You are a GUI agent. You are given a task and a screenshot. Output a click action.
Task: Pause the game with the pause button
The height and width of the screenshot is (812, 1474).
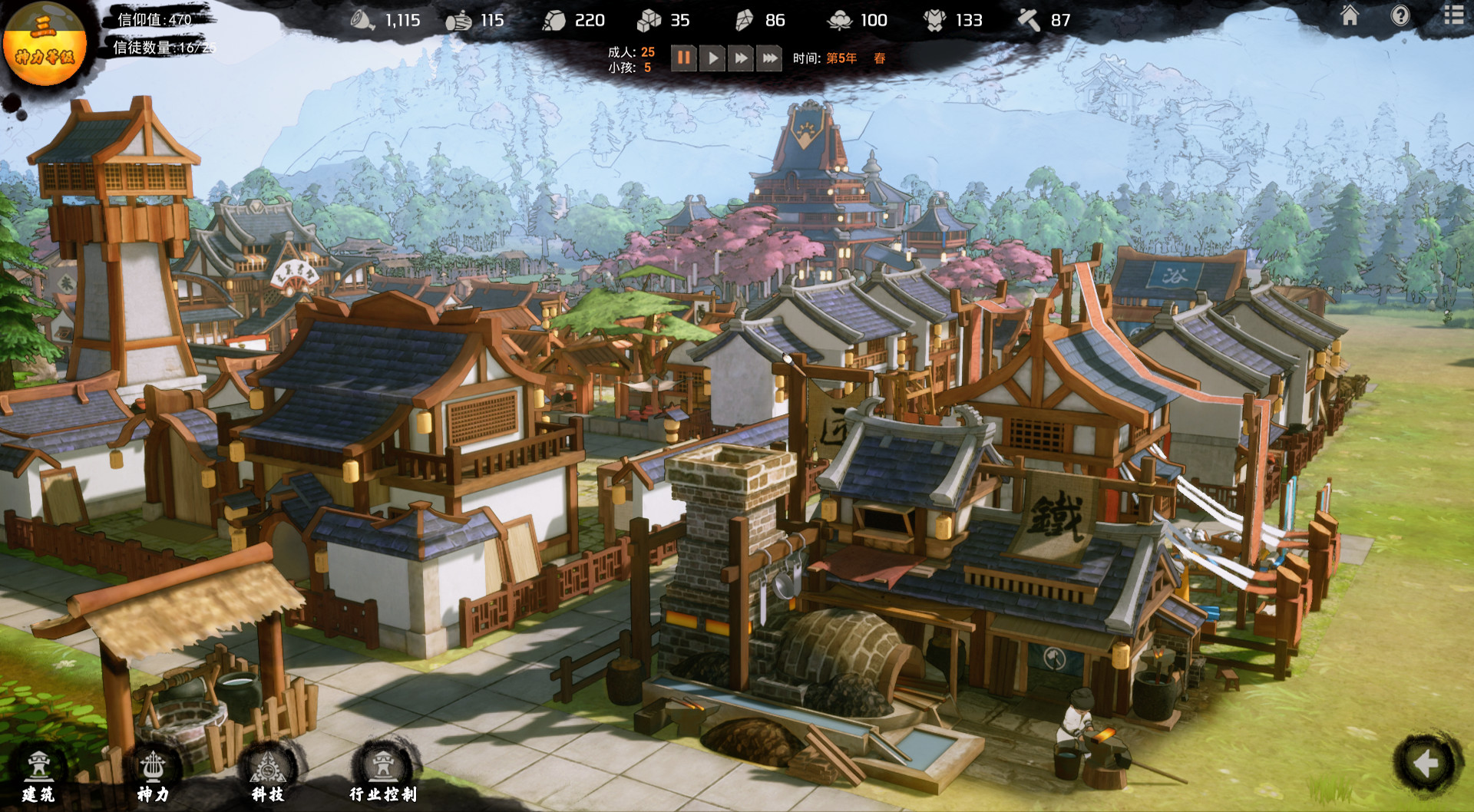(x=684, y=57)
